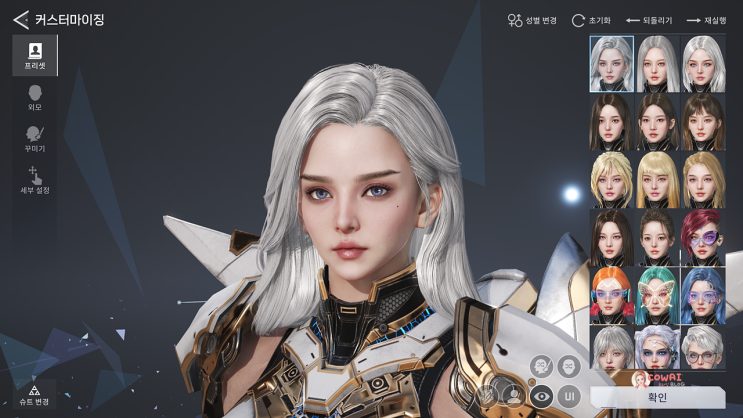
Task: Undo last change with 되돌리기
Action: coord(648,20)
